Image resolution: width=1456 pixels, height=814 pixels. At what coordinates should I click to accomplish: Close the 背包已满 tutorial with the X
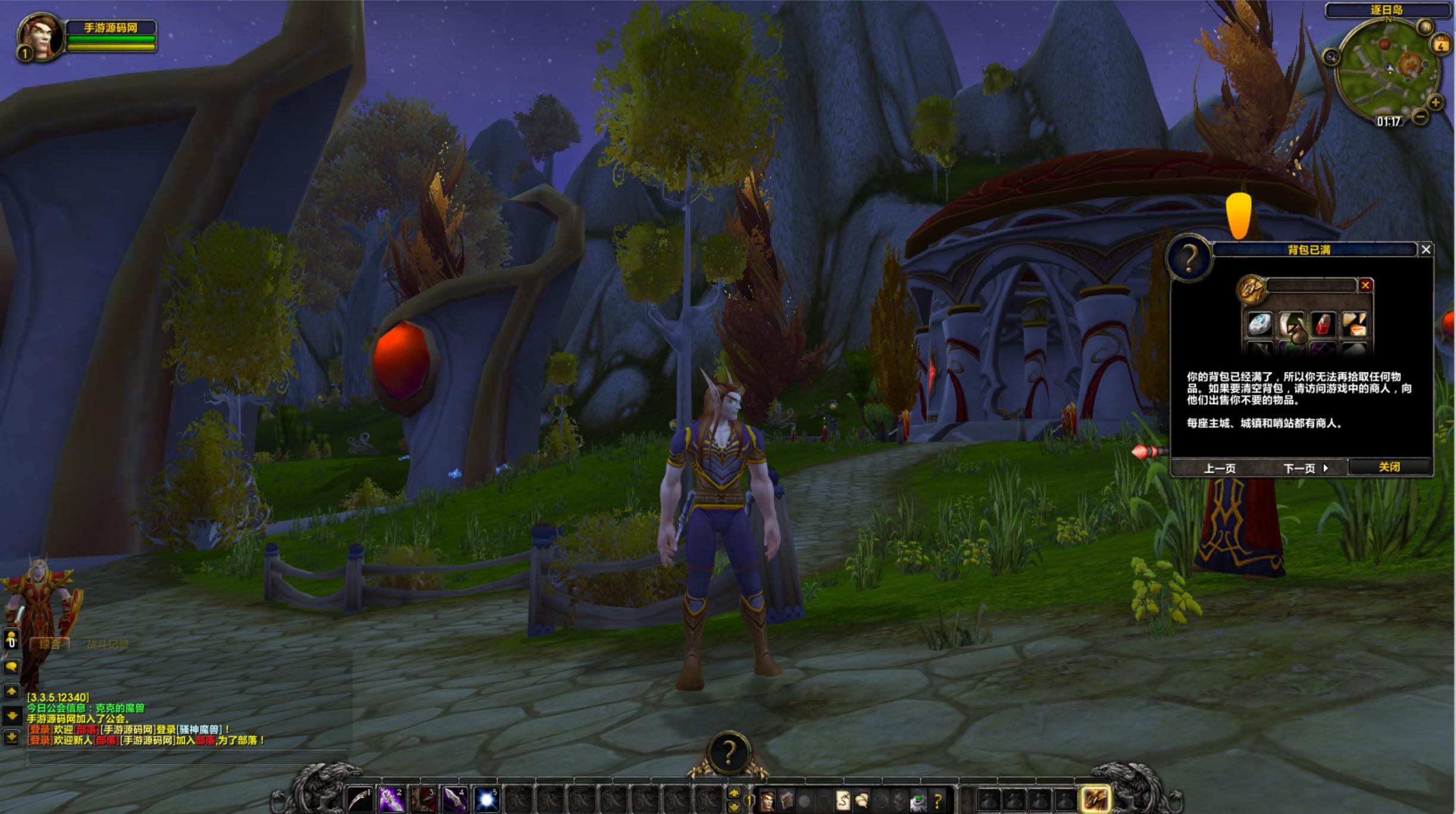pyautogui.click(x=1426, y=250)
